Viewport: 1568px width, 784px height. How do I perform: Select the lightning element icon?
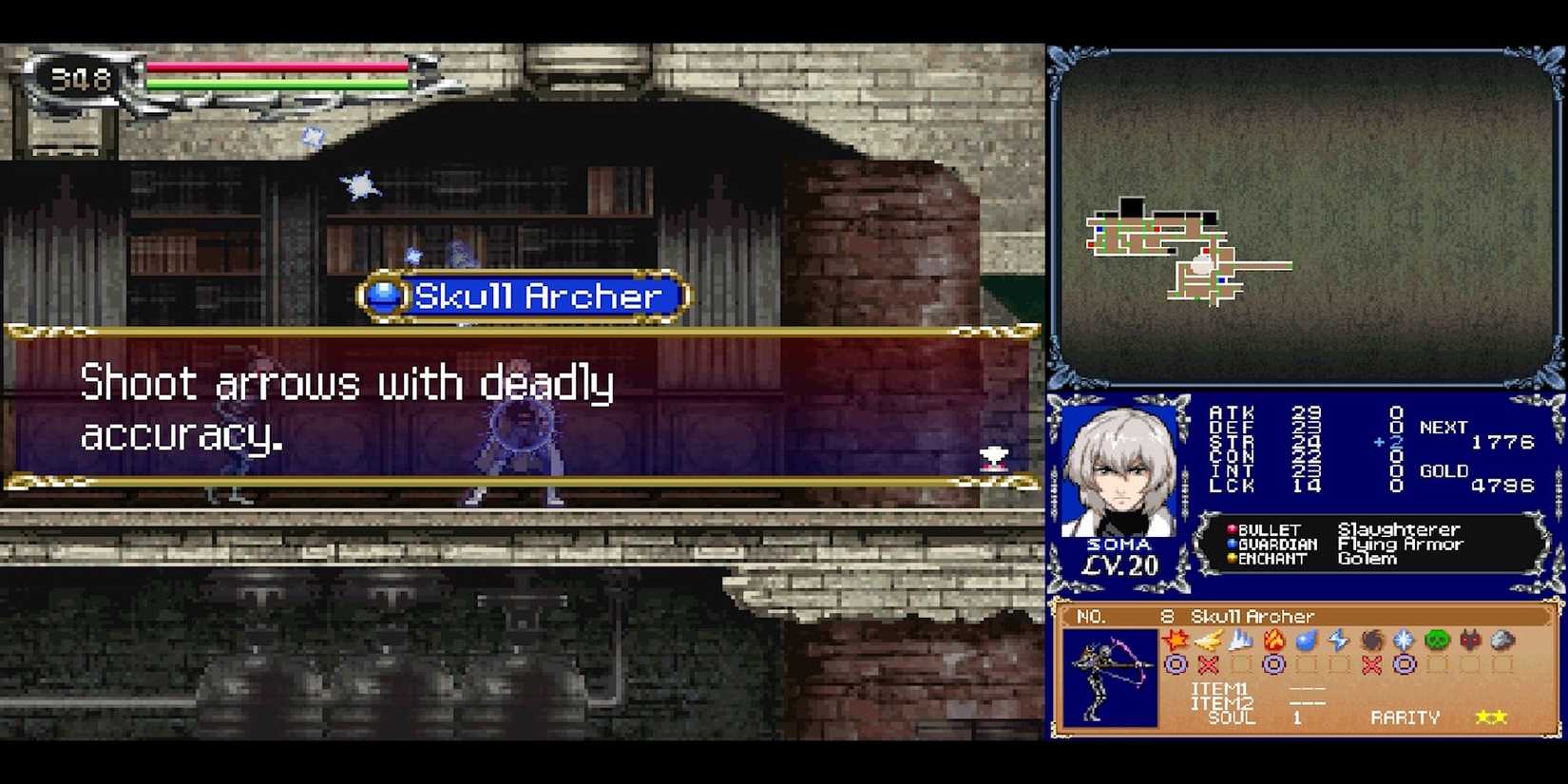[x=1338, y=641]
